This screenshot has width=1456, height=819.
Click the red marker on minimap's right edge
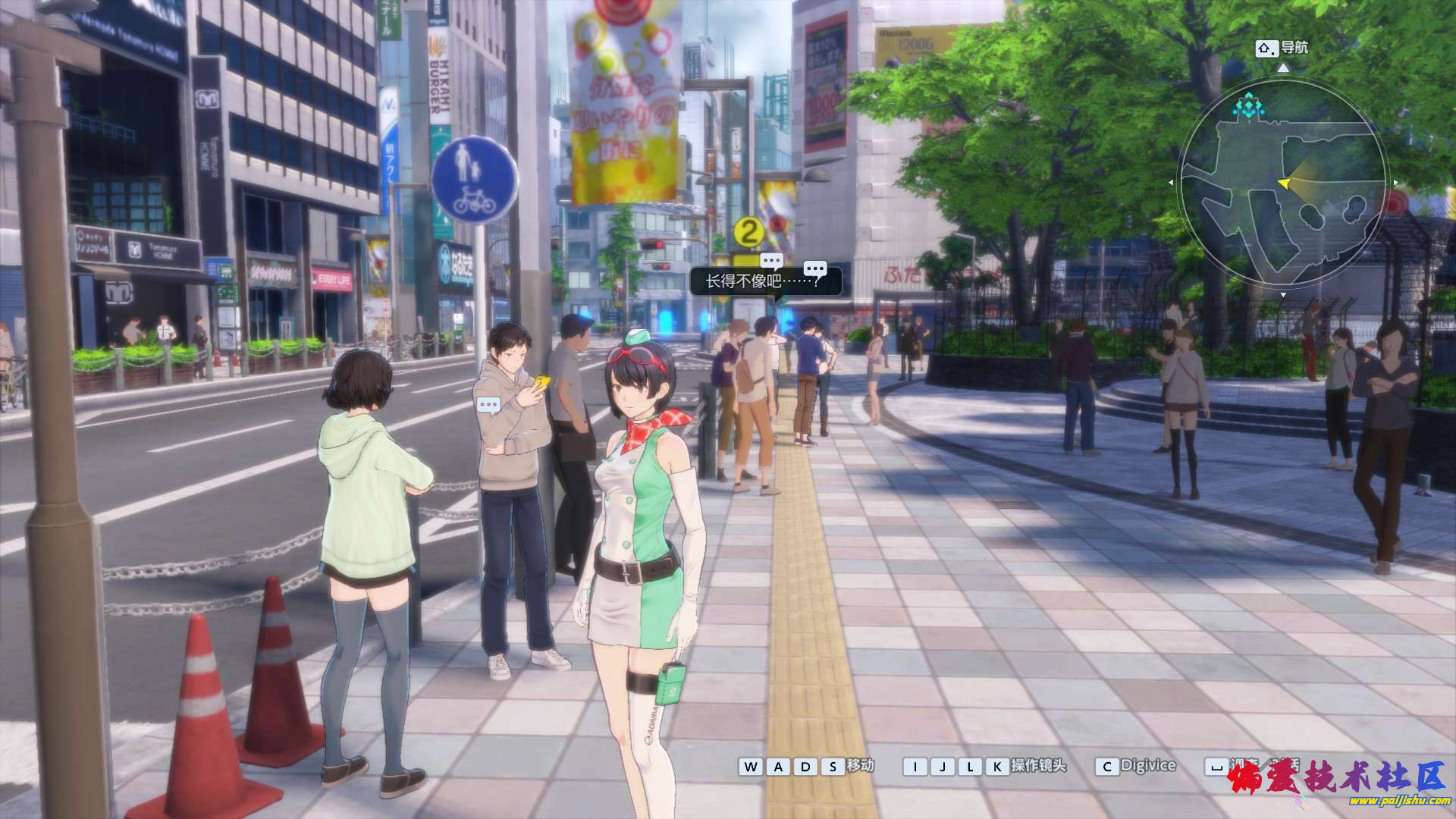click(x=1396, y=202)
